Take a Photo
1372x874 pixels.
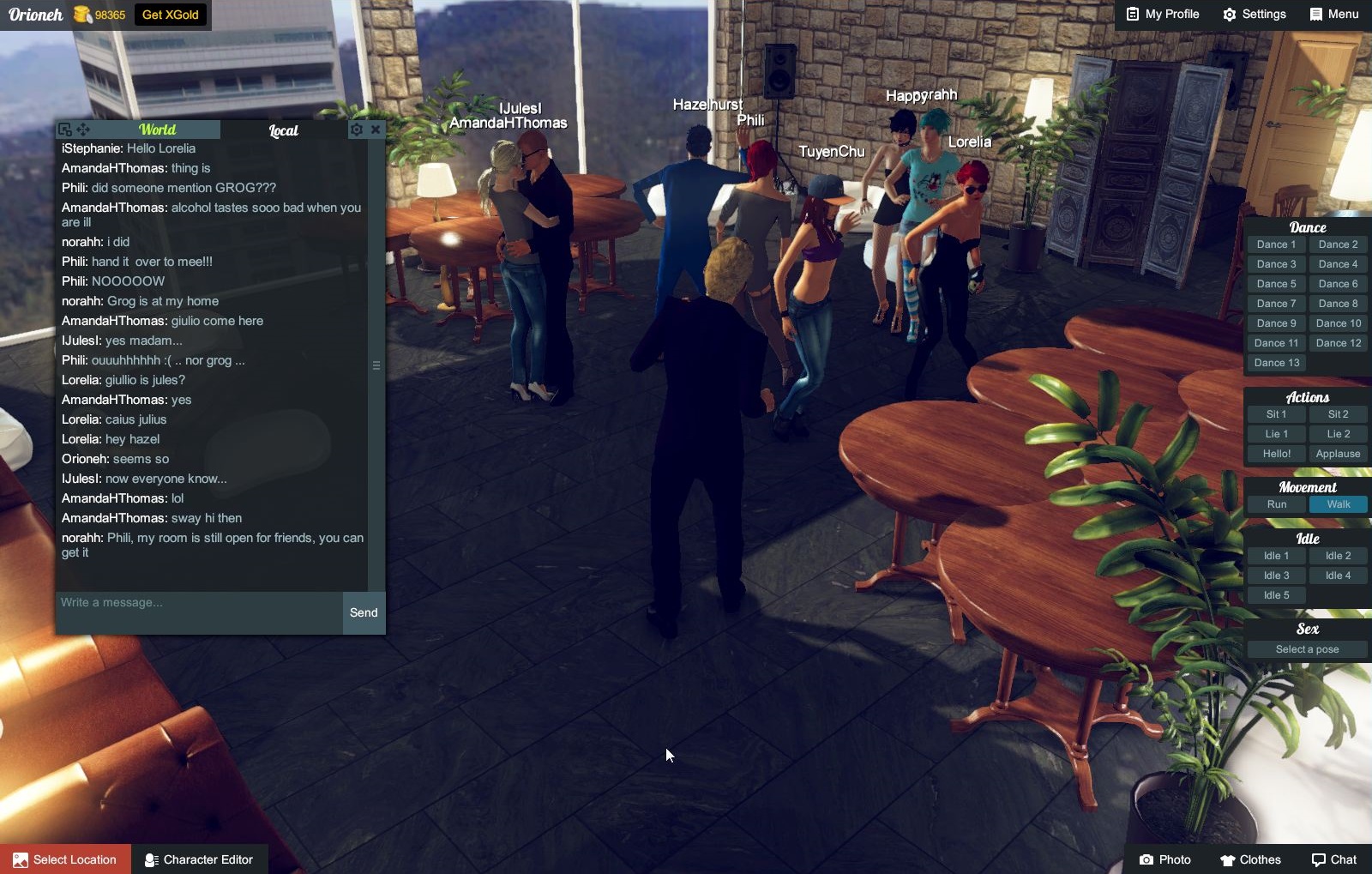1164,859
